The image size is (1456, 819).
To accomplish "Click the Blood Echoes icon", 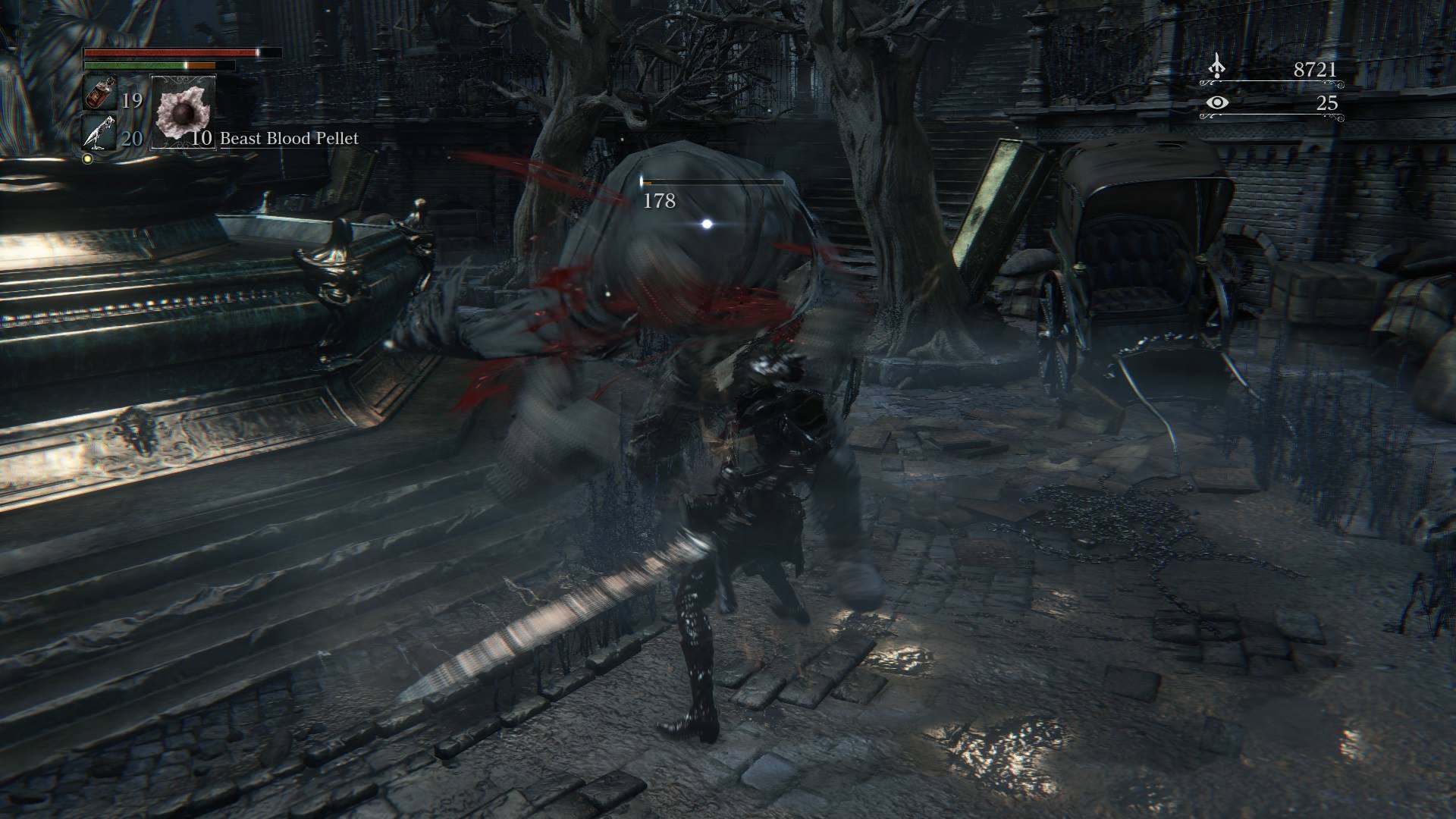I will [x=1216, y=67].
